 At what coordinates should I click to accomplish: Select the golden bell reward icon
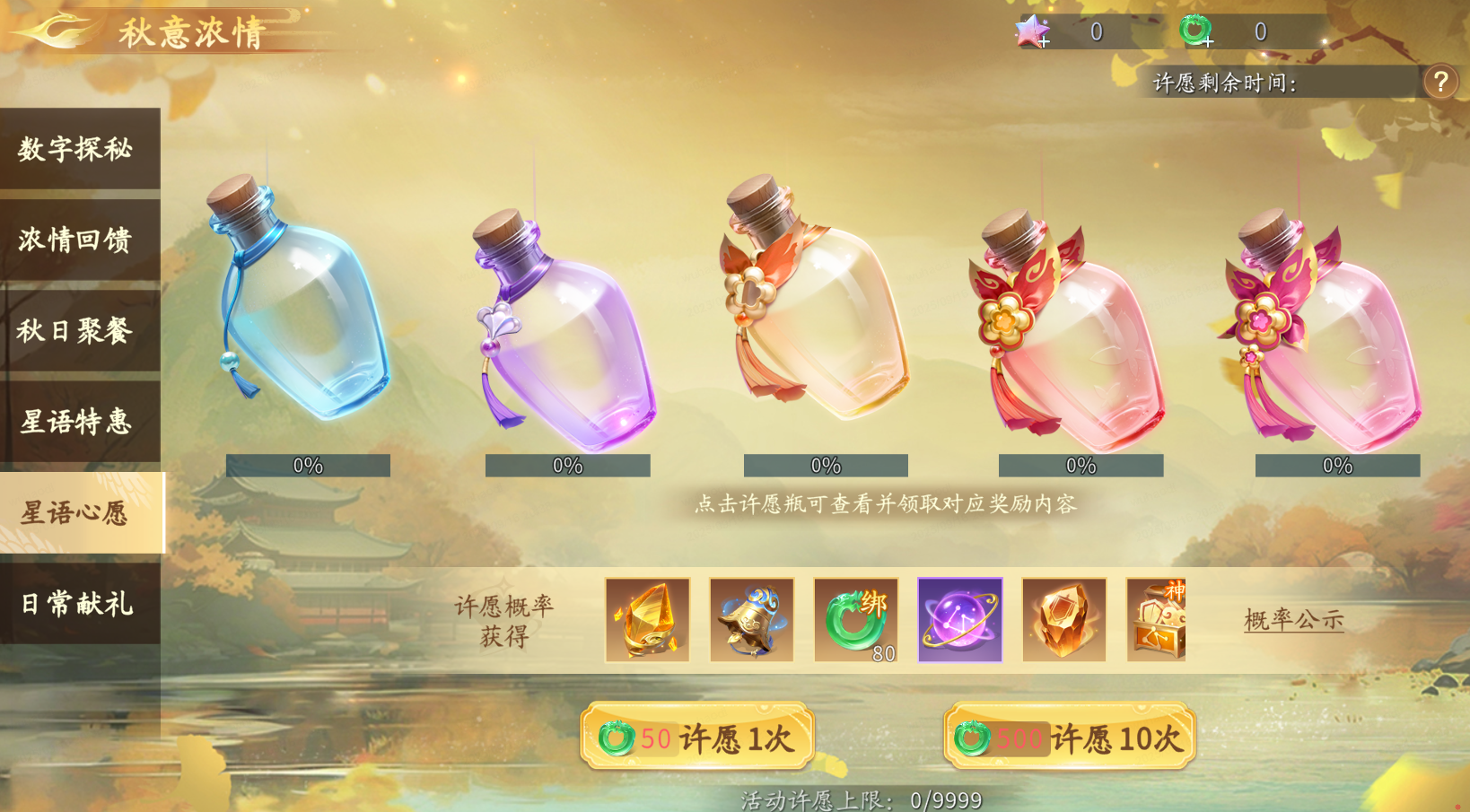point(751,620)
